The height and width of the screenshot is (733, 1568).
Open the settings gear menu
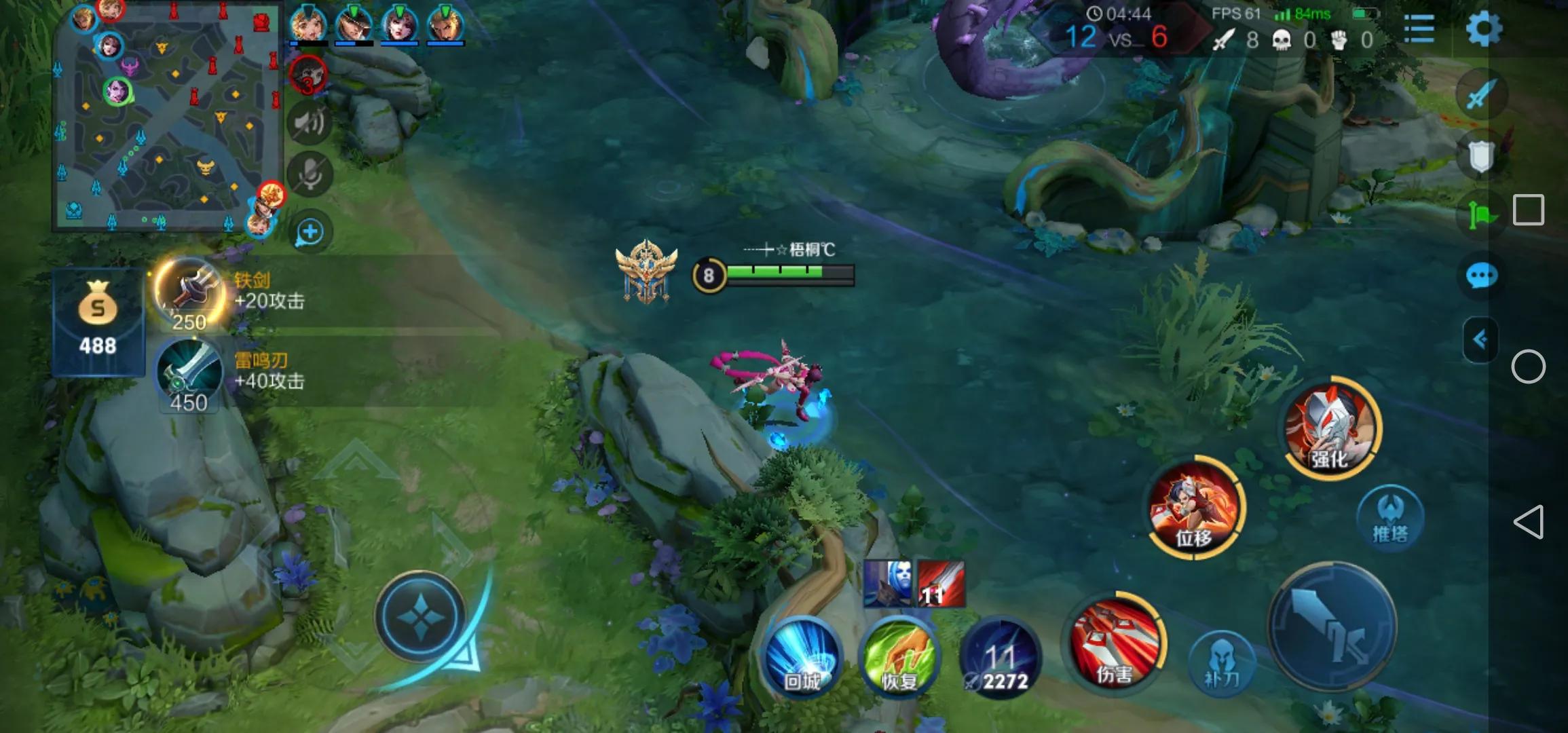[1483, 29]
